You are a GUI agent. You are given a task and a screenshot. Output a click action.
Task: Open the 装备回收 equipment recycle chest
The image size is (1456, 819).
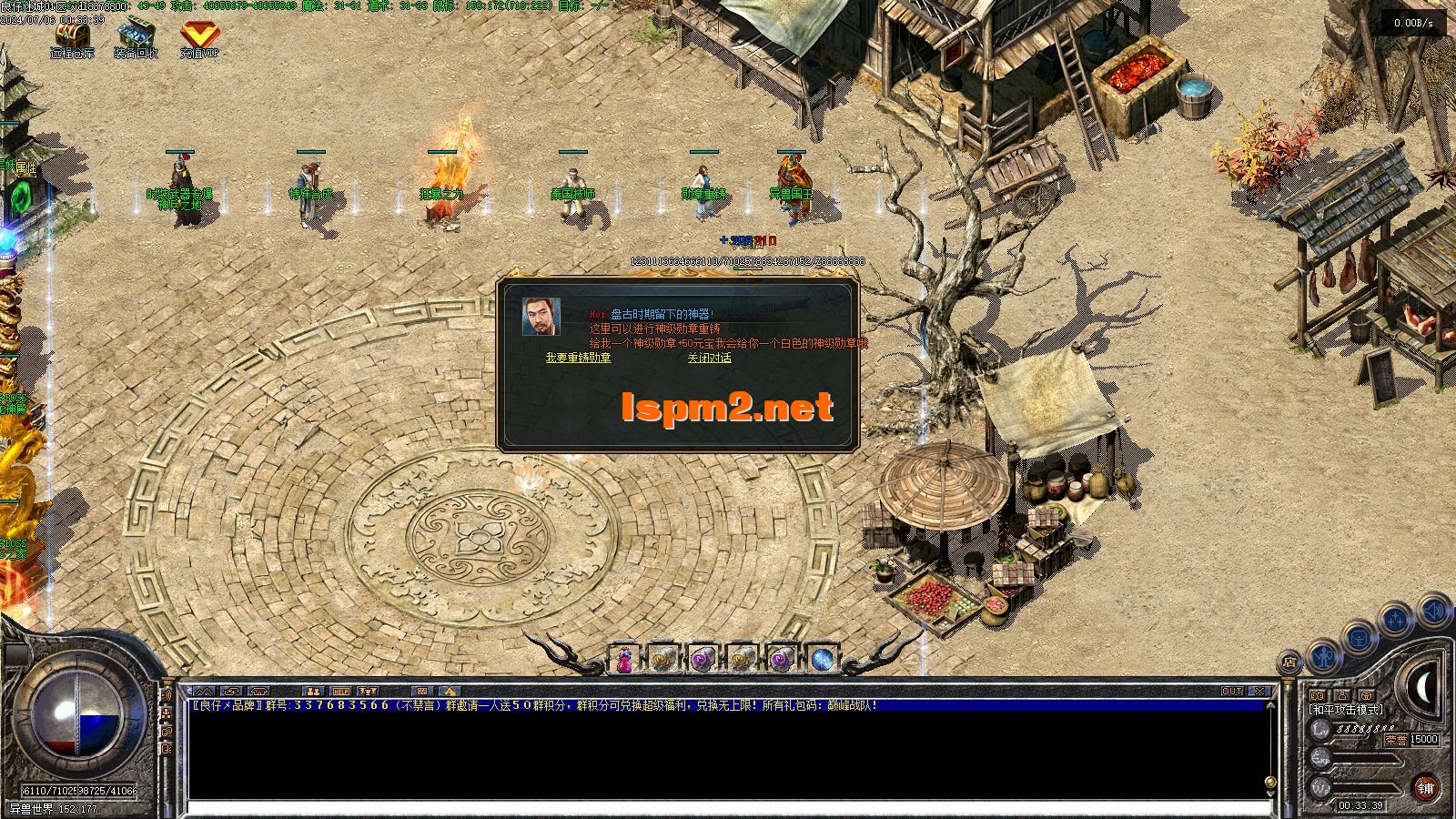click(136, 36)
